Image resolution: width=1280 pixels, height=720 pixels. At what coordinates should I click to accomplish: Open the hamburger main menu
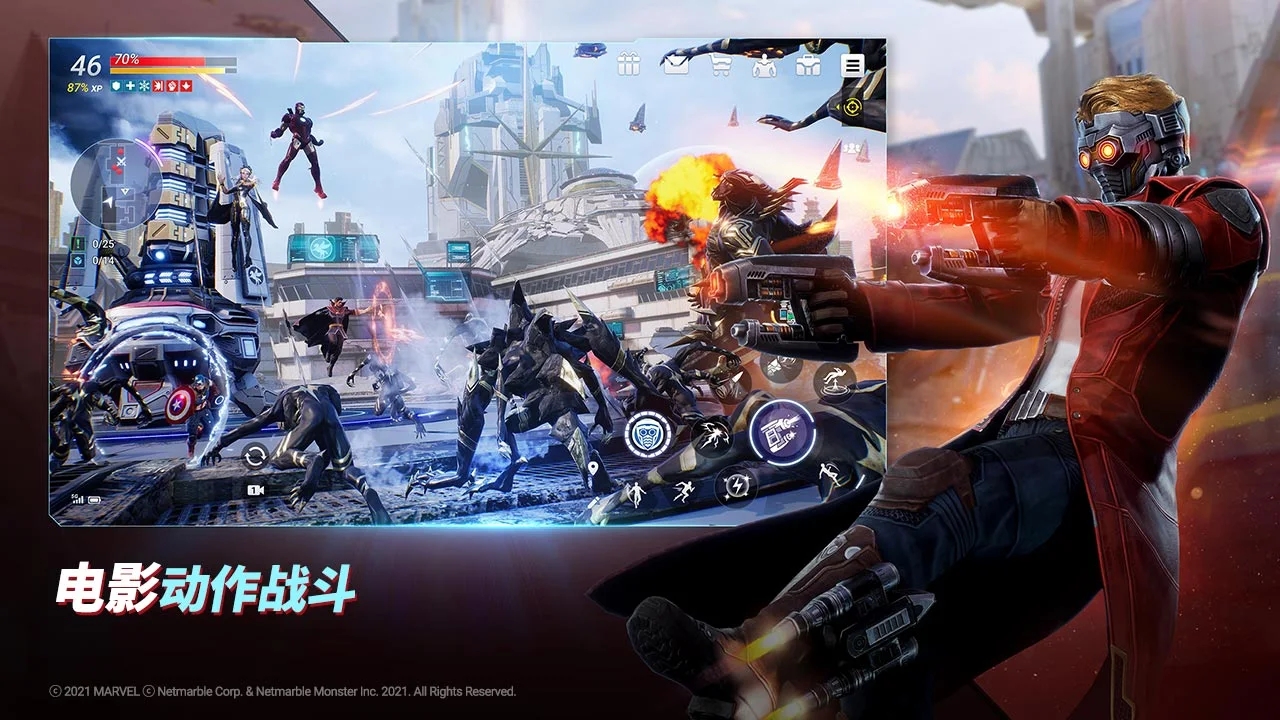pyautogui.click(x=851, y=65)
